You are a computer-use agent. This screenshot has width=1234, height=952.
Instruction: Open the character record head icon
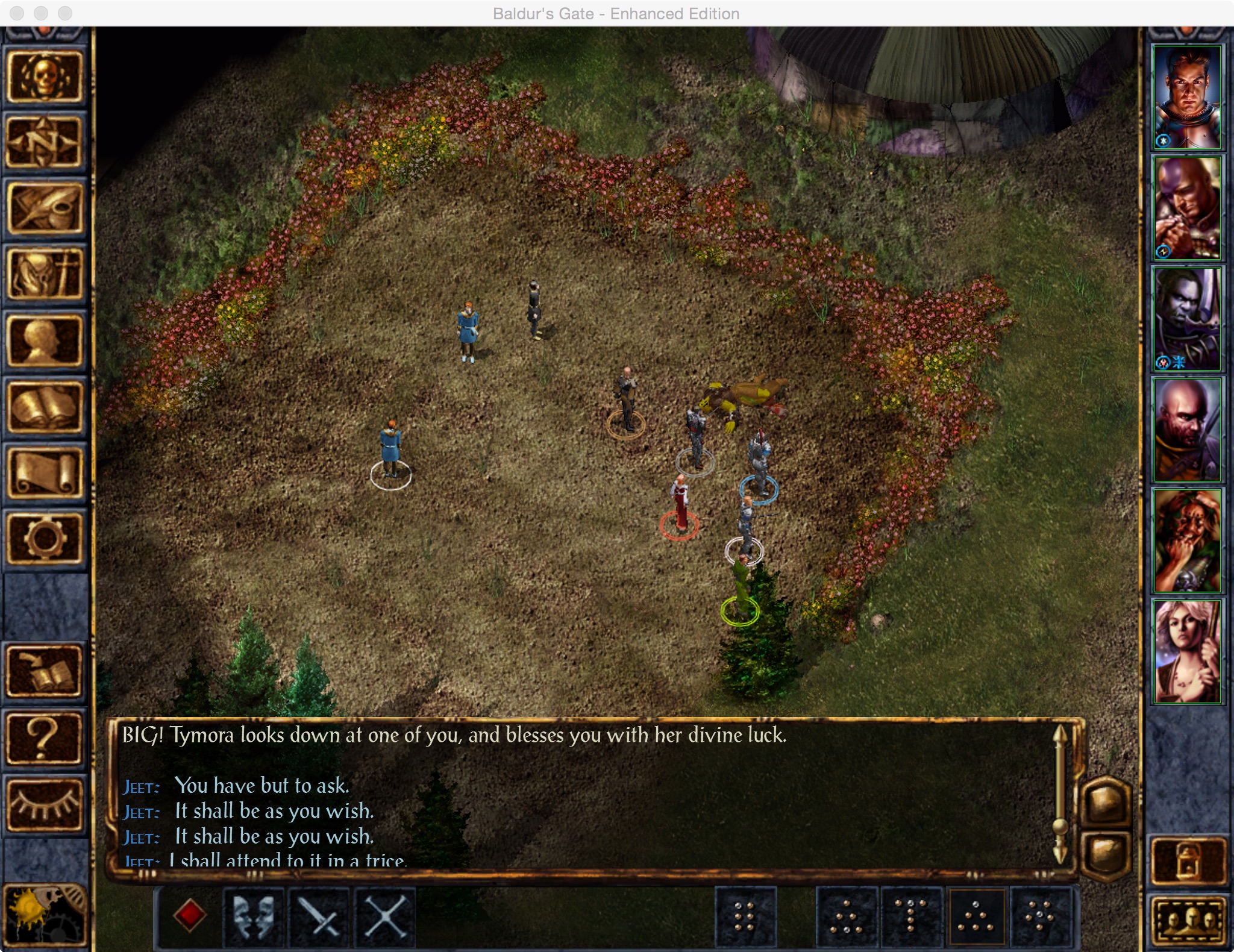[x=44, y=341]
